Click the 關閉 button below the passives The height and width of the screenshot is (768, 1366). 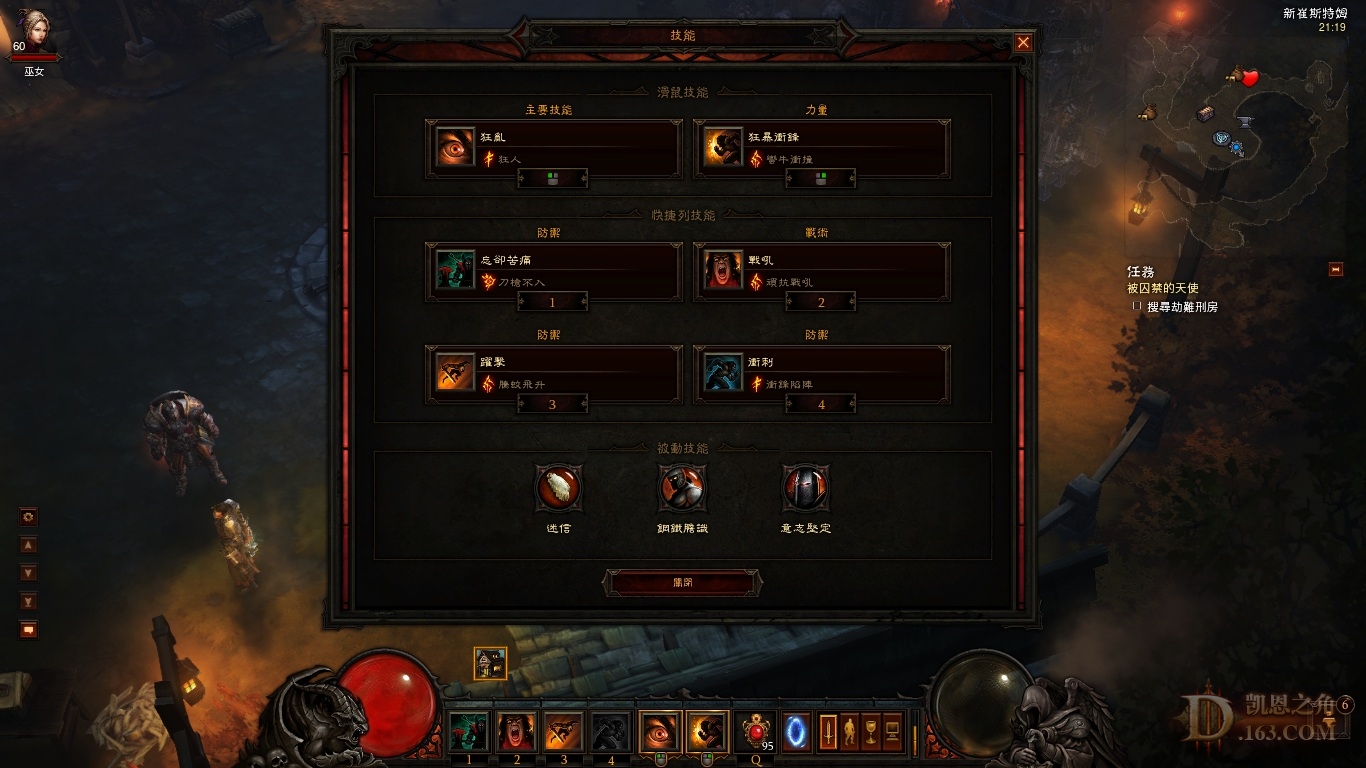coord(682,582)
